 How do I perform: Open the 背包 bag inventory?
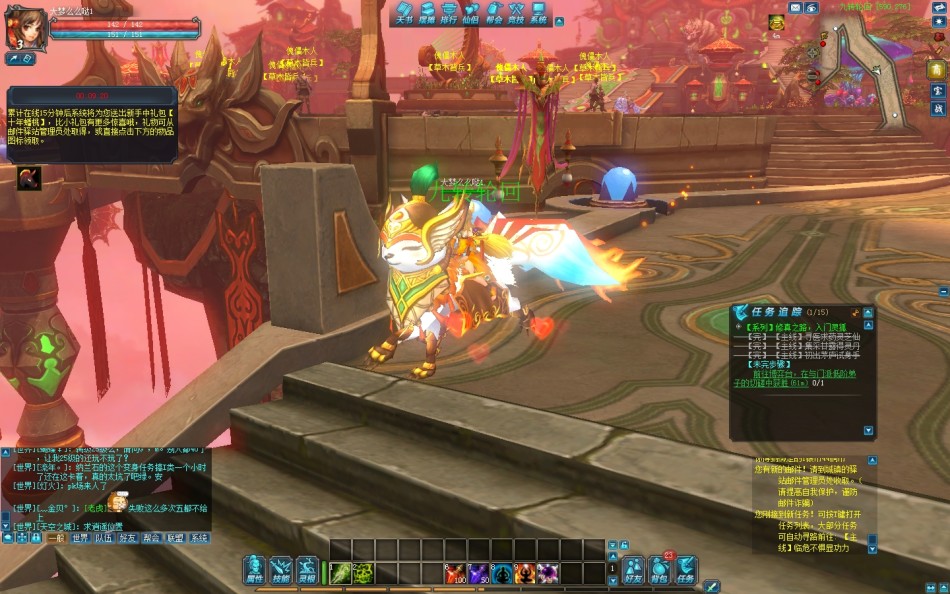point(659,570)
